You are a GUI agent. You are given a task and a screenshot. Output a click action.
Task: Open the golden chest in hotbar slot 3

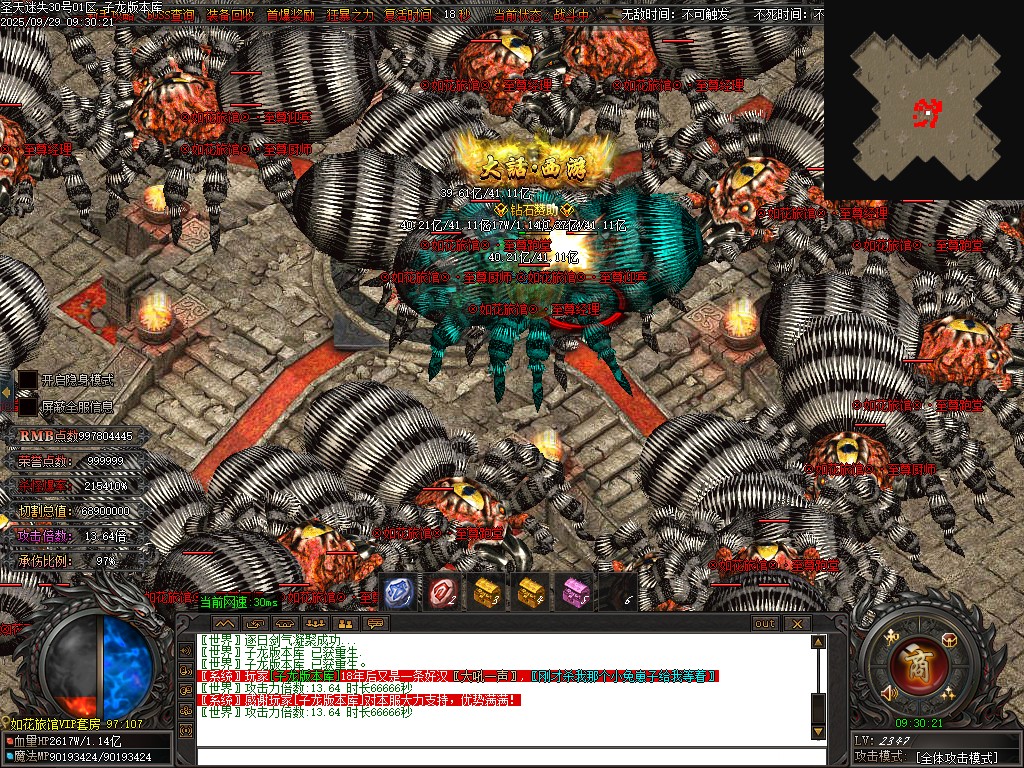click(x=487, y=593)
